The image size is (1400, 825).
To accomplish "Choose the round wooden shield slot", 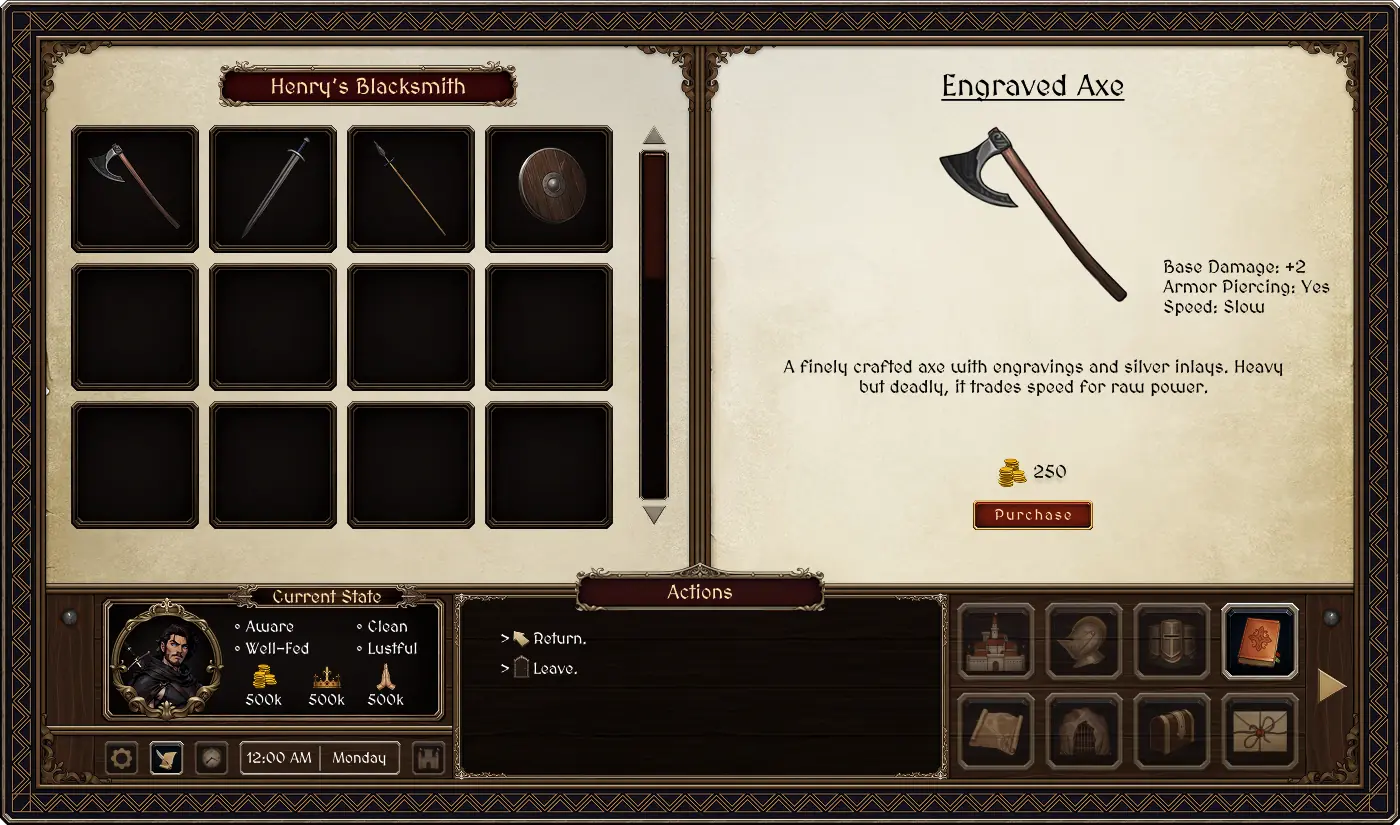I will (x=549, y=188).
